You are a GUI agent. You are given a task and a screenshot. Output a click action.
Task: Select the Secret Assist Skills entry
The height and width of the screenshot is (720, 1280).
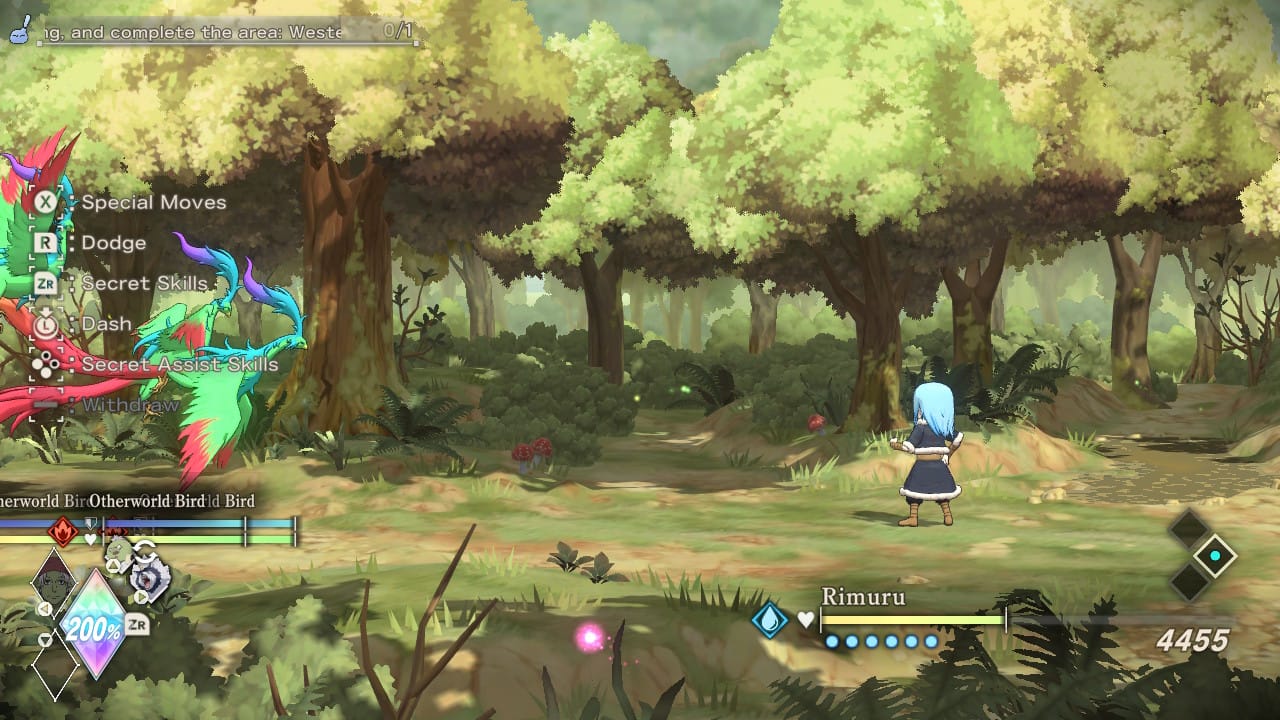pyautogui.click(x=179, y=365)
